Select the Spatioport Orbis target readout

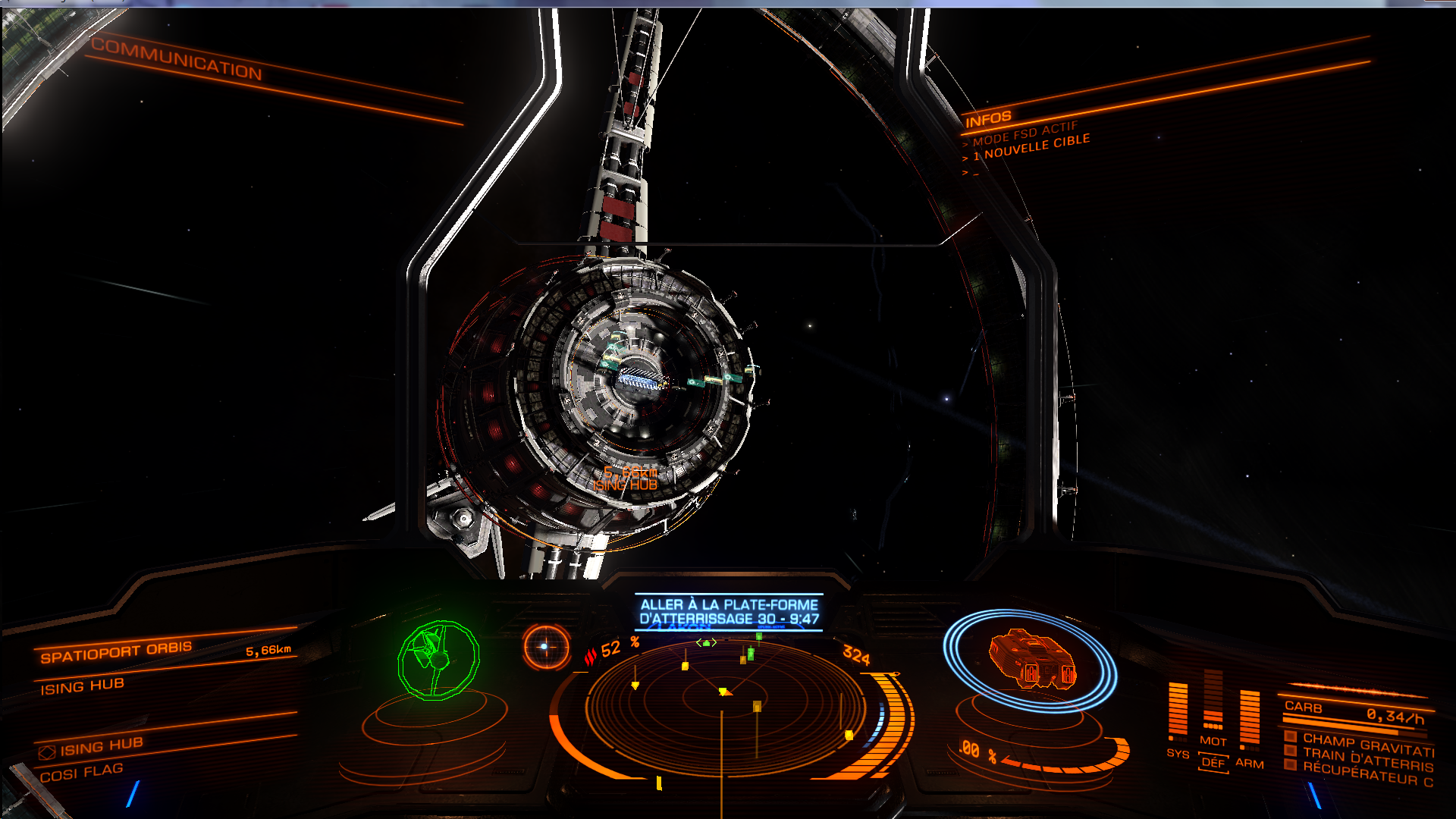point(116,652)
